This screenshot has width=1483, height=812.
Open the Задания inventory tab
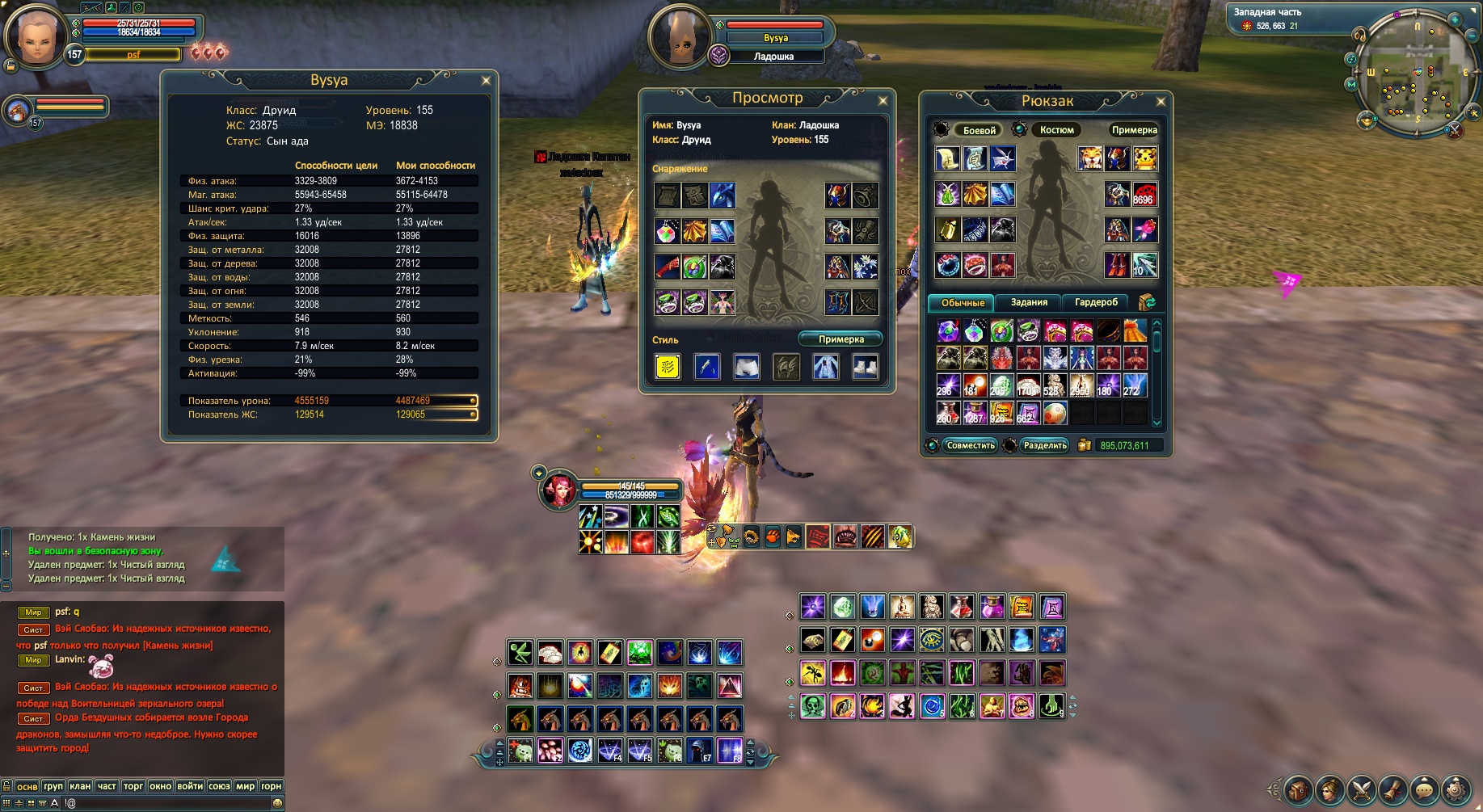(1029, 302)
